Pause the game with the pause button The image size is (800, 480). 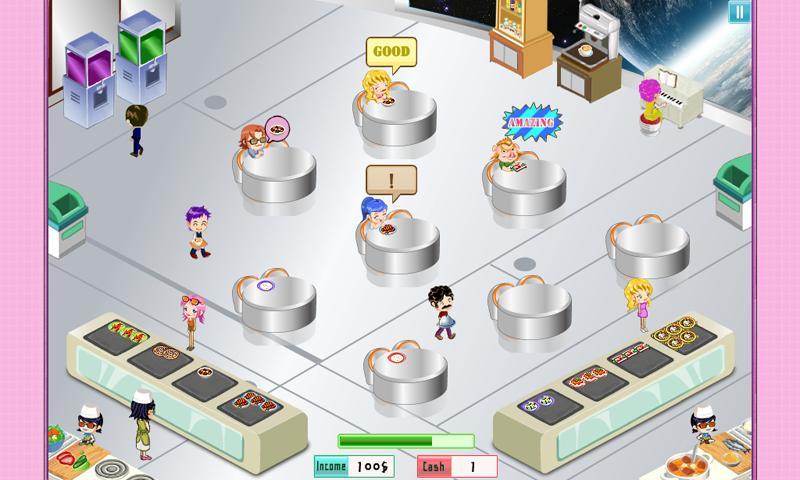[738, 12]
